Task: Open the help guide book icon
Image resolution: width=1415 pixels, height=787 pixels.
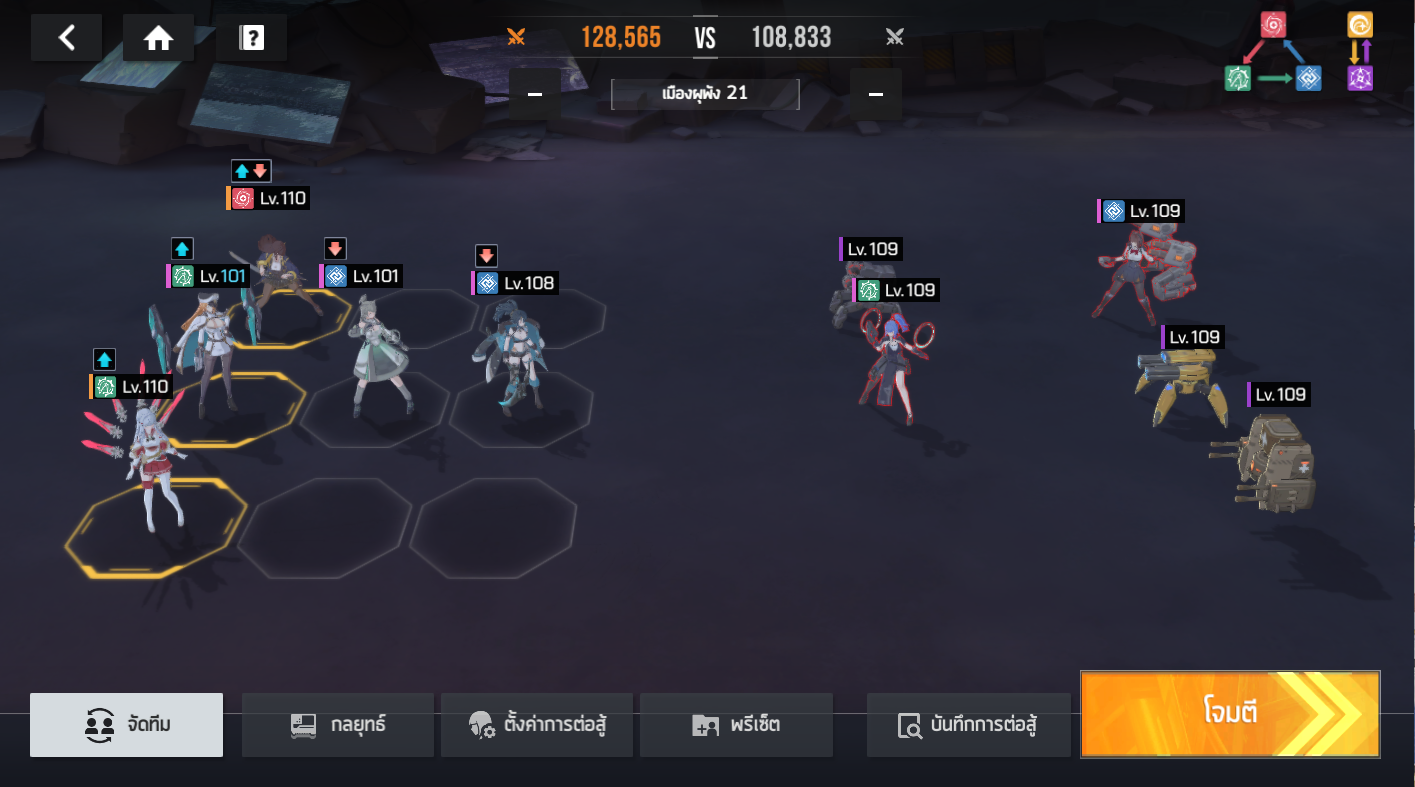Action: point(251,38)
